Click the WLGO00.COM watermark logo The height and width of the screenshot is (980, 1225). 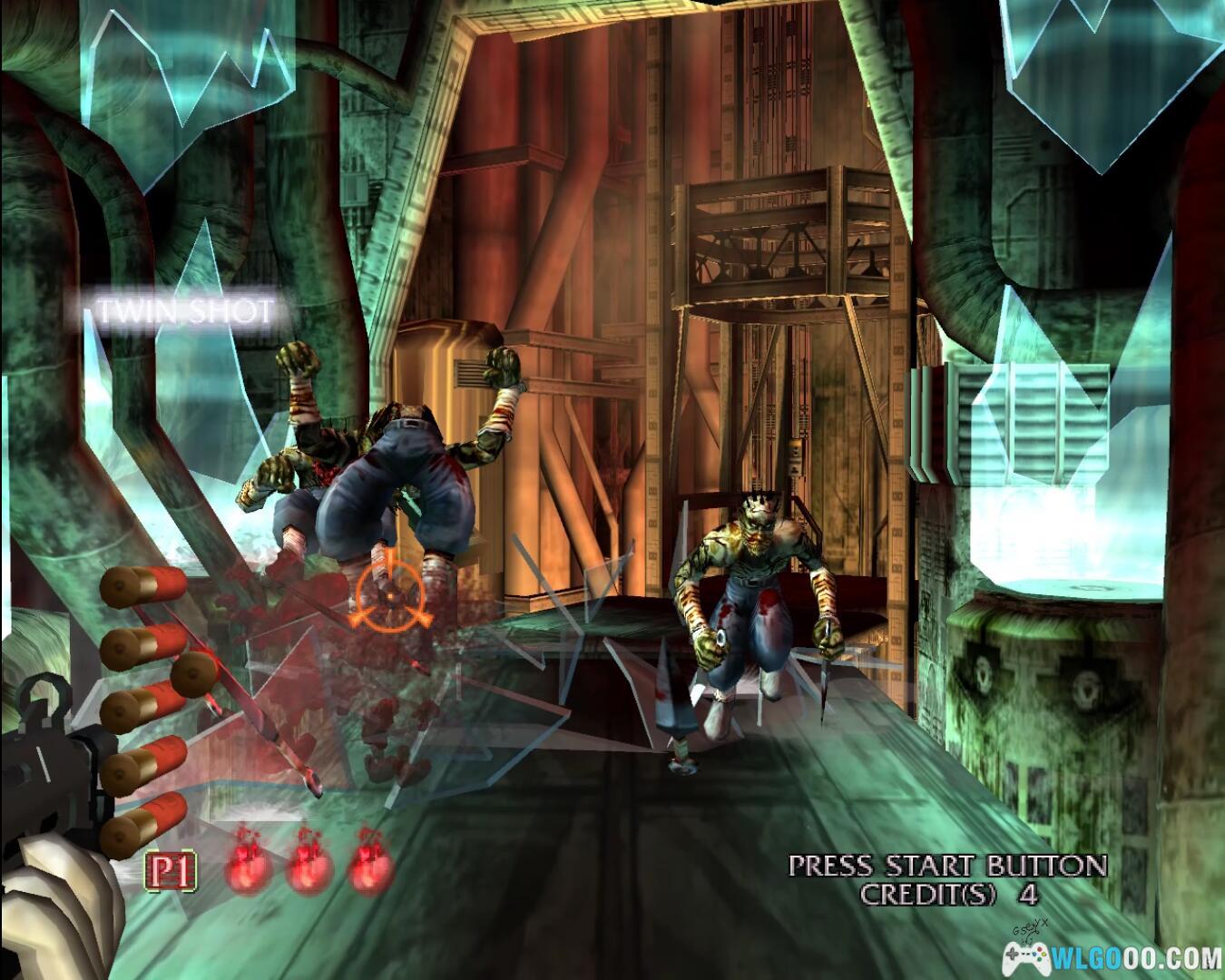pos(1112,956)
